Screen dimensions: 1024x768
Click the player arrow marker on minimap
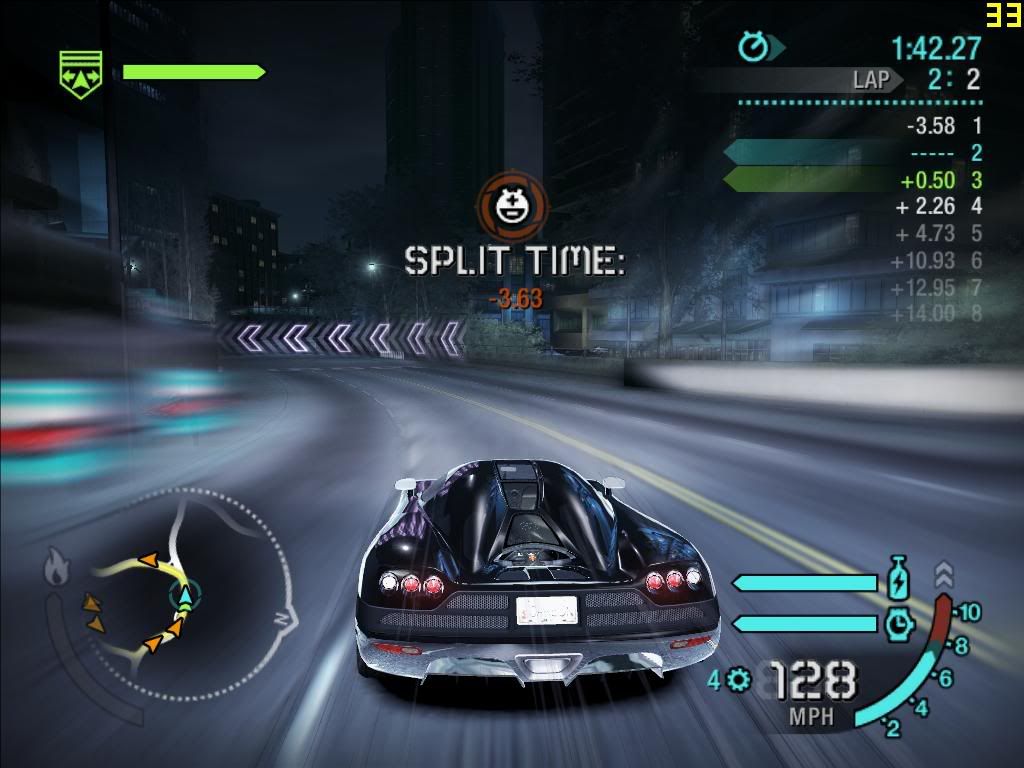(185, 598)
